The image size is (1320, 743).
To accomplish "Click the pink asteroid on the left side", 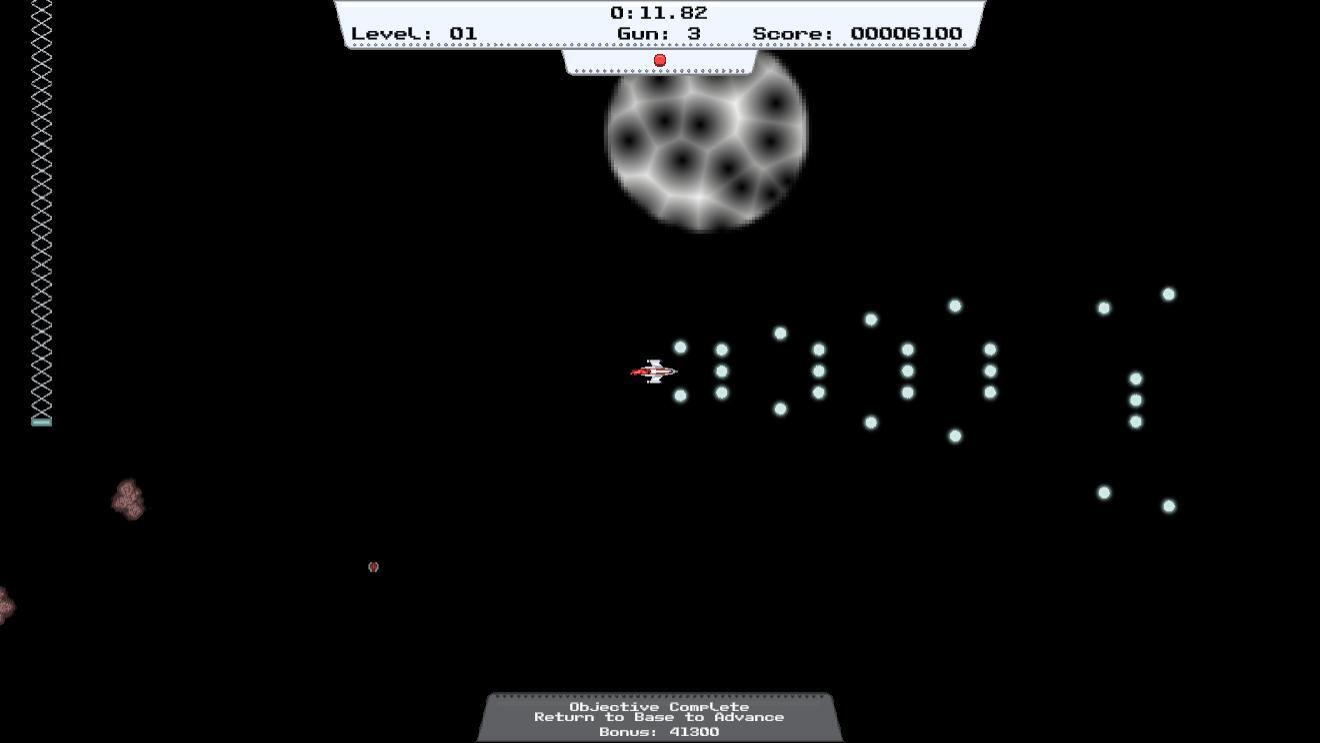I will 128,500.
